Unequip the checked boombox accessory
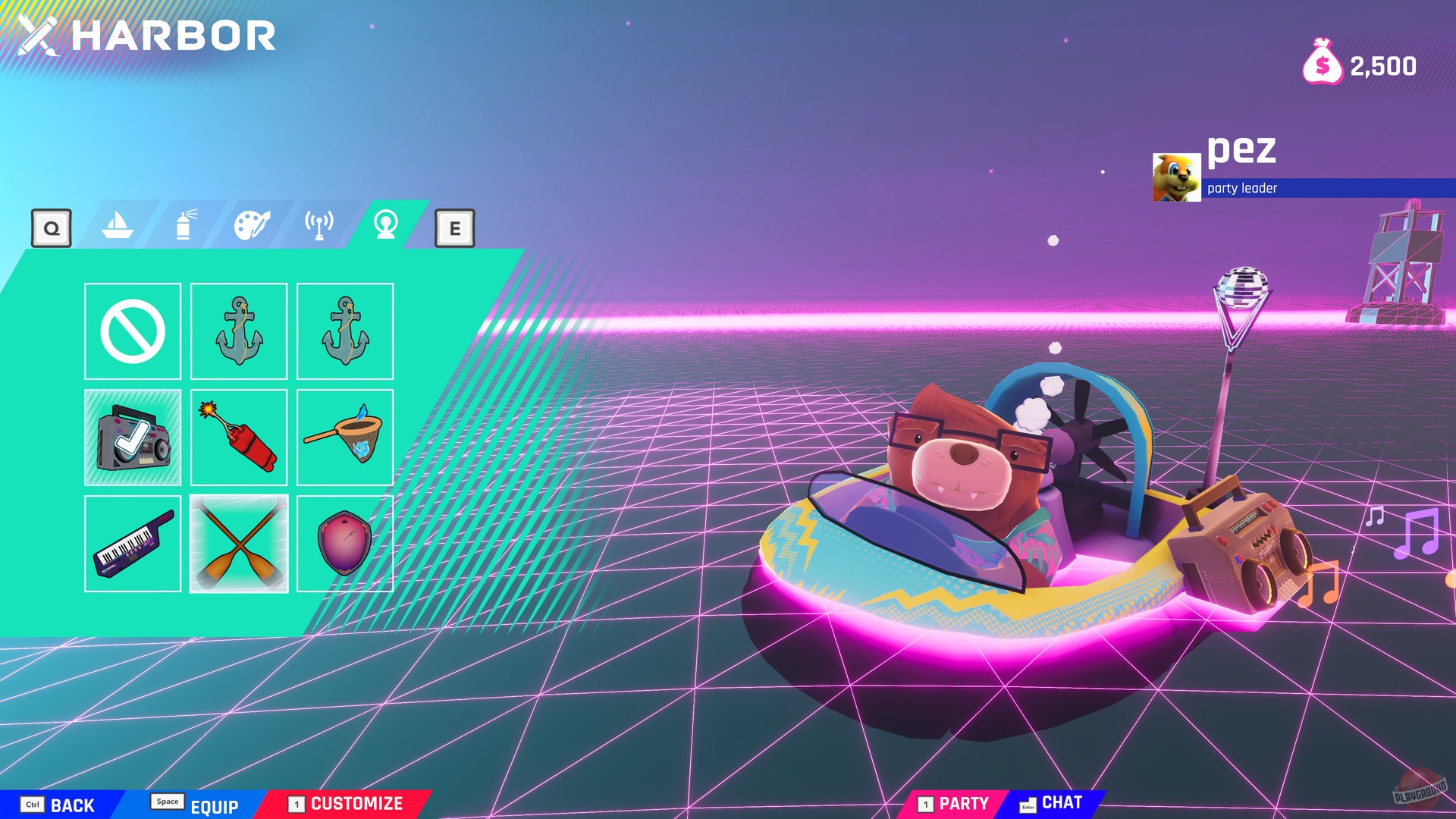Screen dimensions: 1456x819 point(133,435)
